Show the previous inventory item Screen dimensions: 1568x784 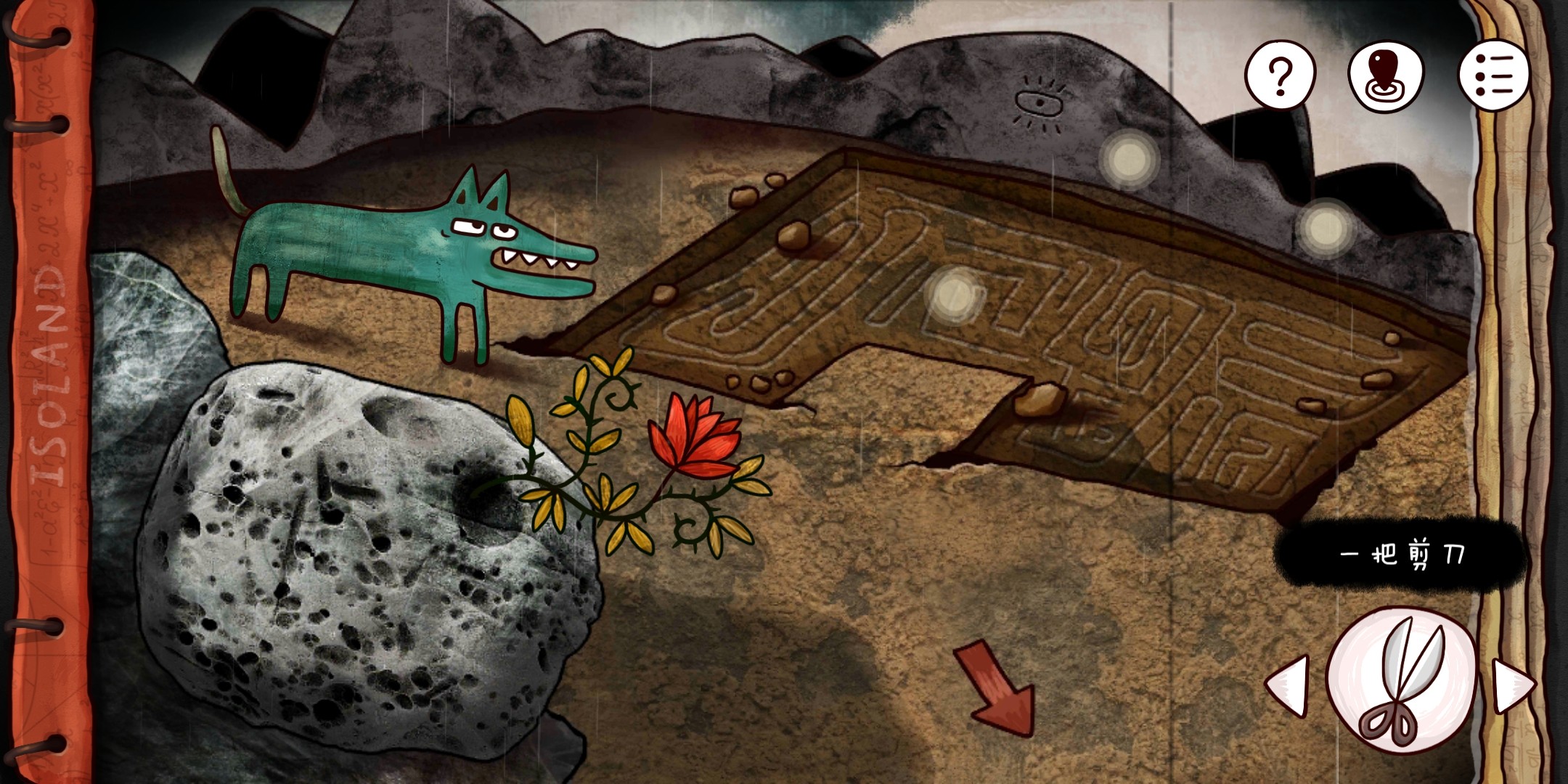pyautogui.click(x=1289, y=685)
